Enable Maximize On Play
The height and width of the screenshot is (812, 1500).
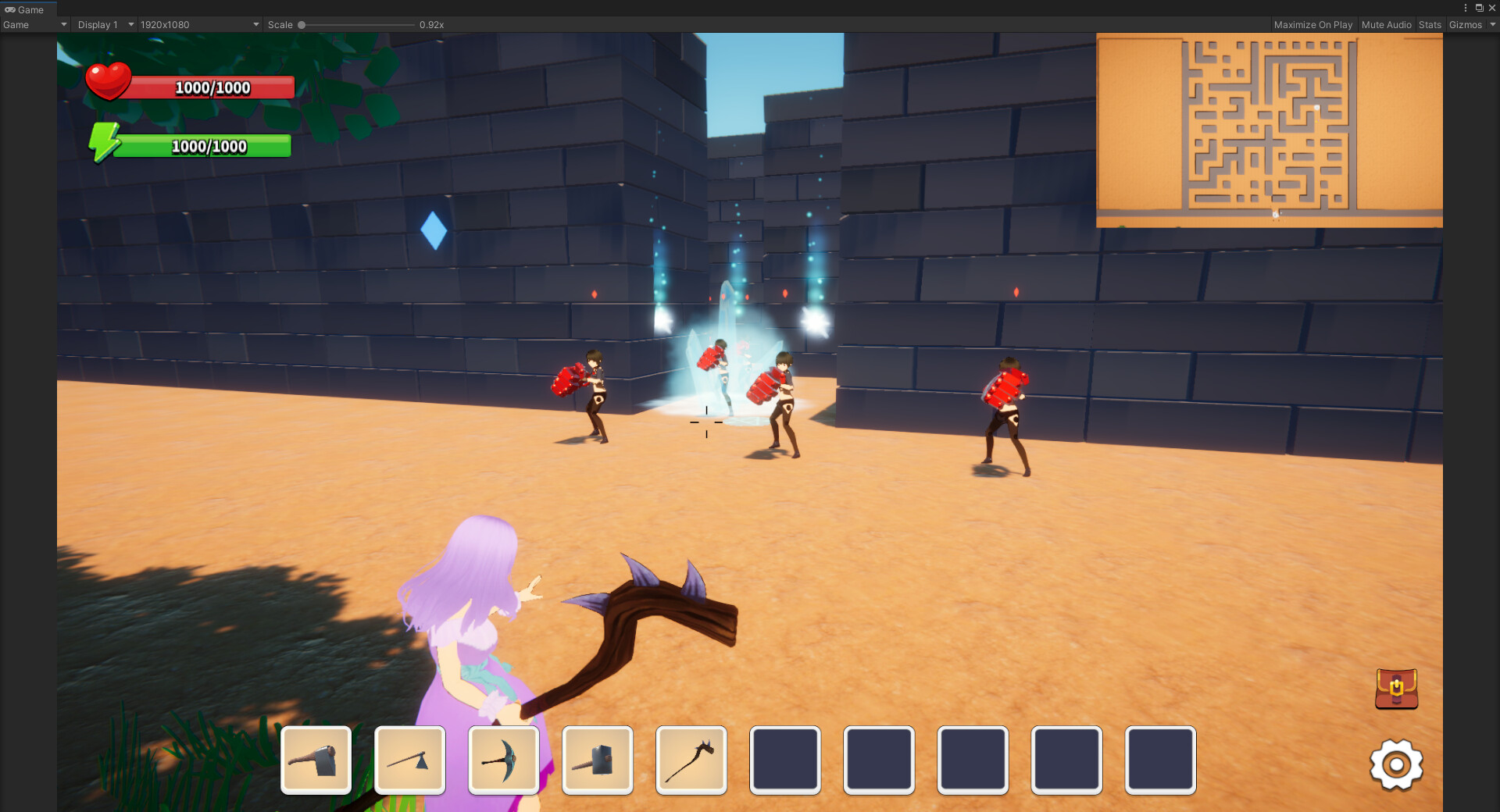pyautogui.click(x=1313, y=24)
